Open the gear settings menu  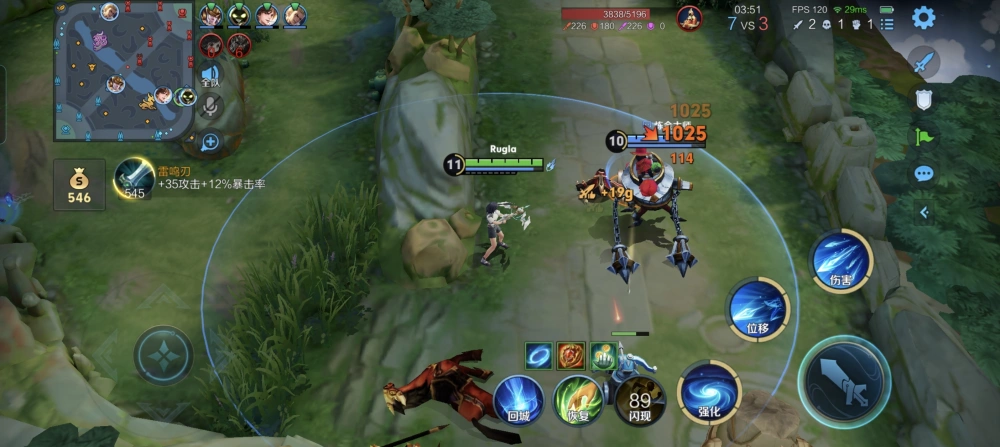coord(923,18)
